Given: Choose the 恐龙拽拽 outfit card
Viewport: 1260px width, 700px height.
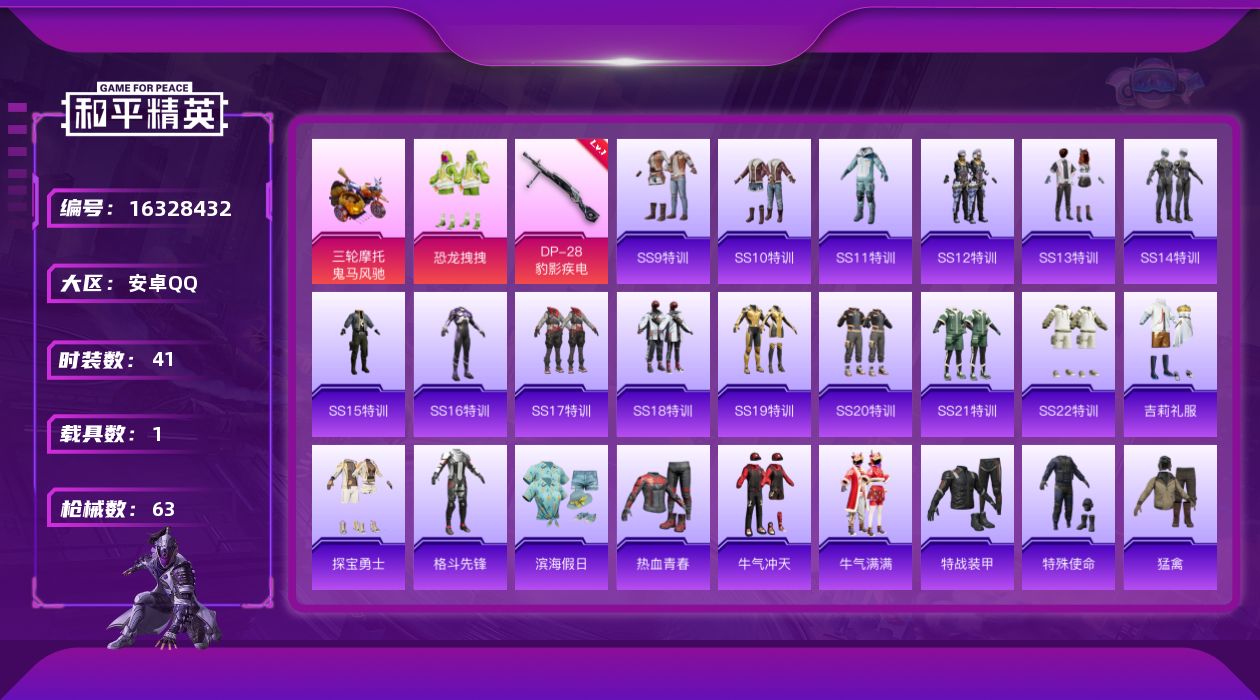Looking at the screenshot, I should 460,211.
